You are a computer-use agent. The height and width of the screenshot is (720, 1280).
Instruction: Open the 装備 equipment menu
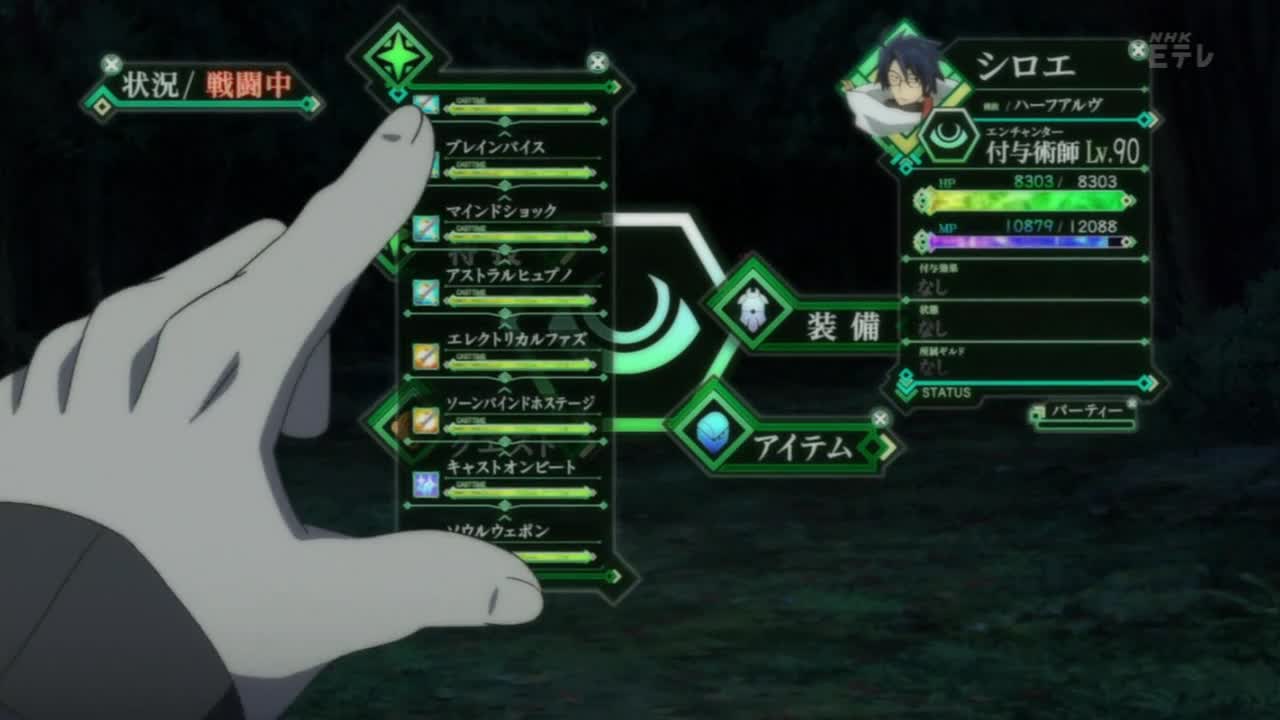(843, 326)
